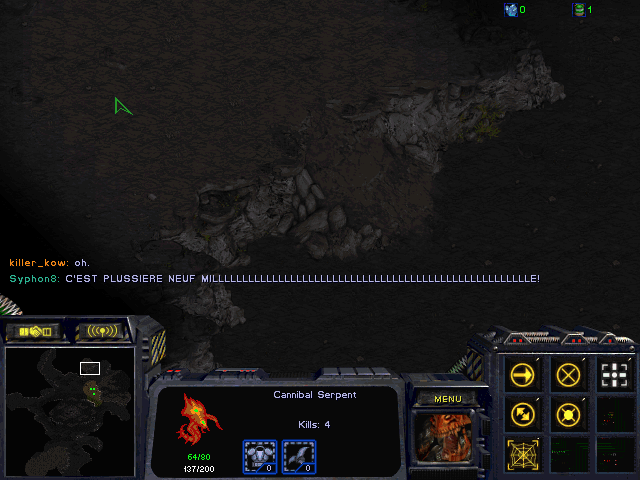The width and height of the screenshot is (640, 480).
Task: Select the Attack command
Action: 614,376
